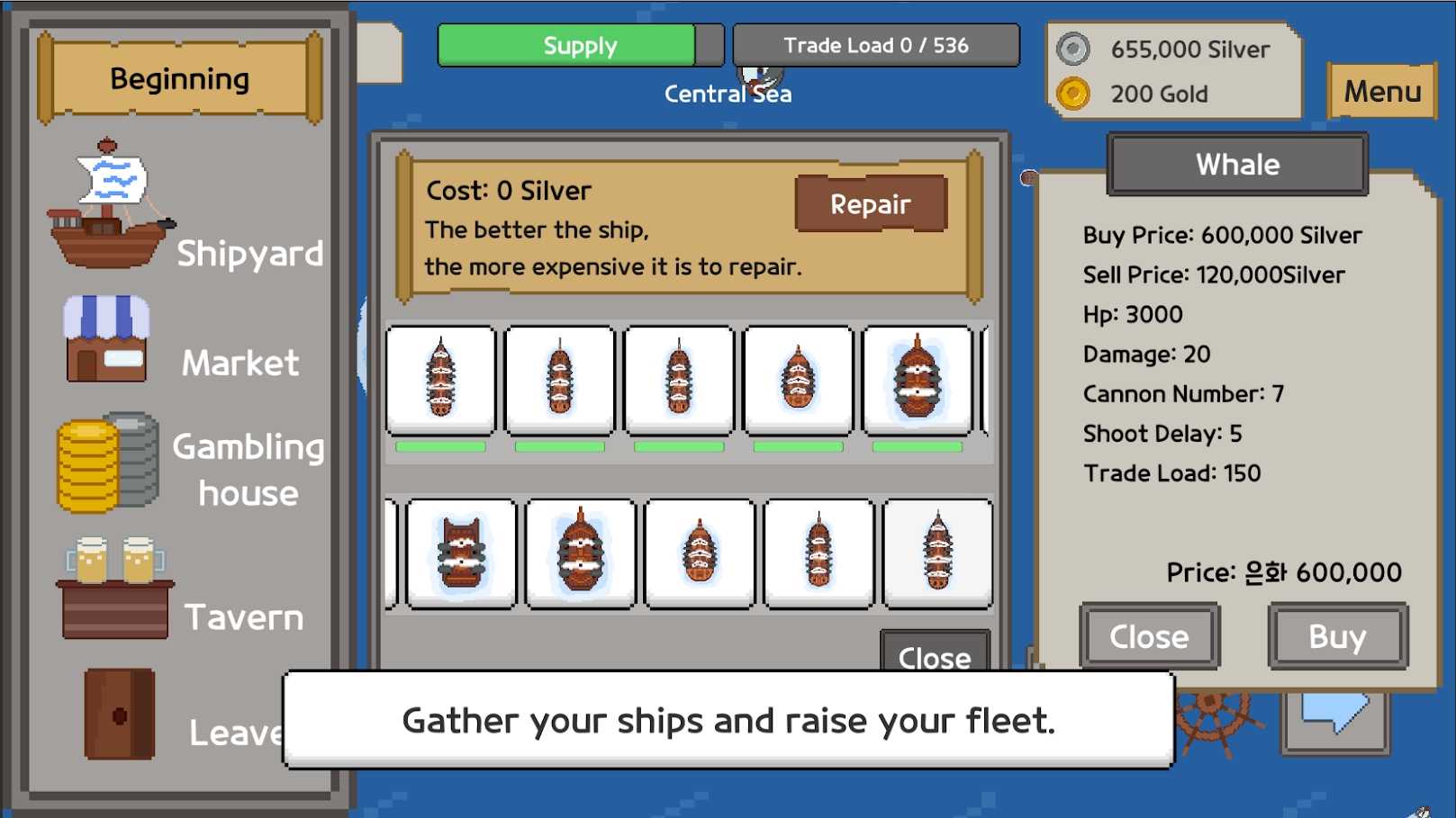Click the ship's wheel icon

point(1214,718)
